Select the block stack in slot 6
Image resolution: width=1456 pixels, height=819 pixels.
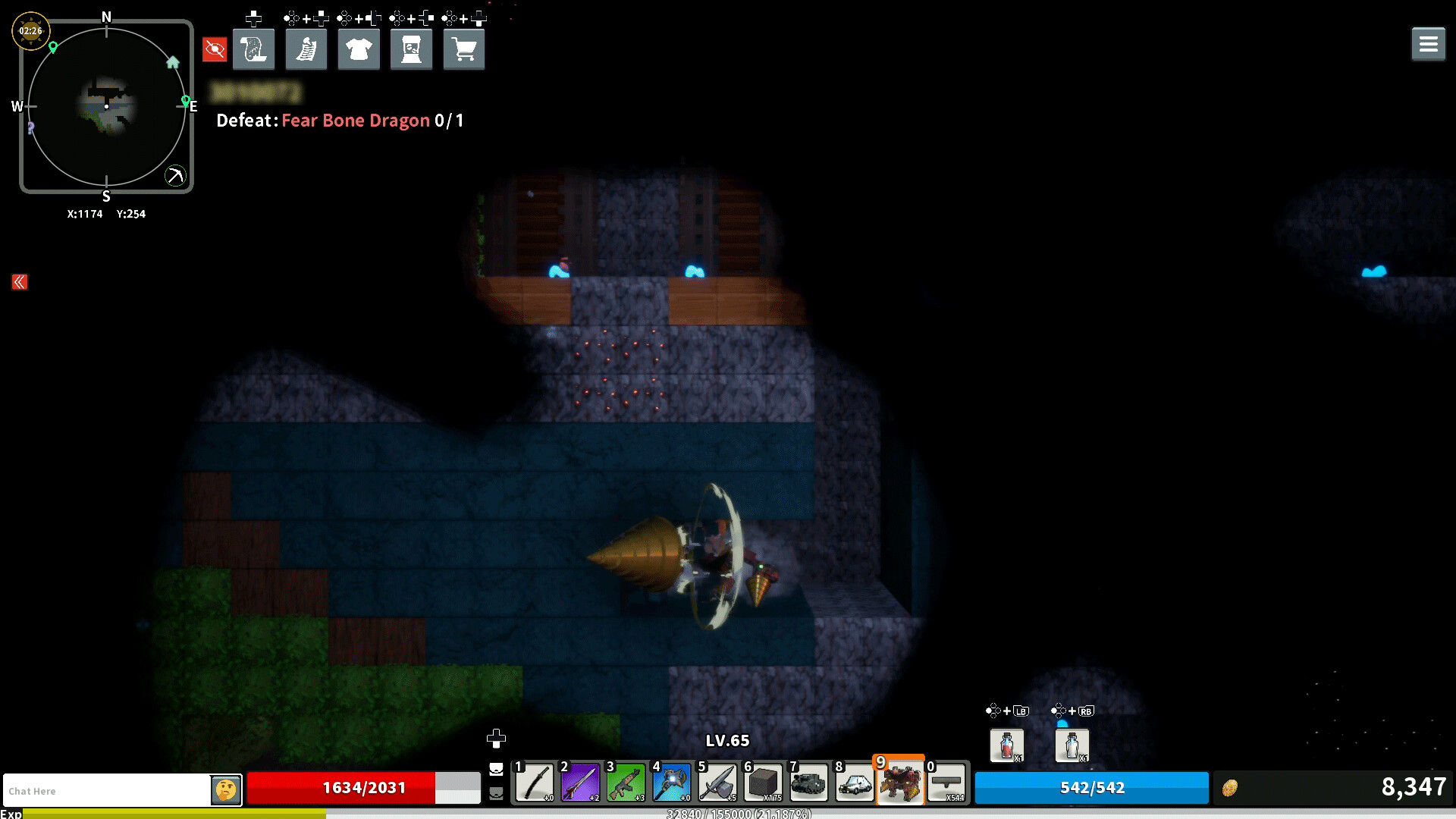point(764,783)
